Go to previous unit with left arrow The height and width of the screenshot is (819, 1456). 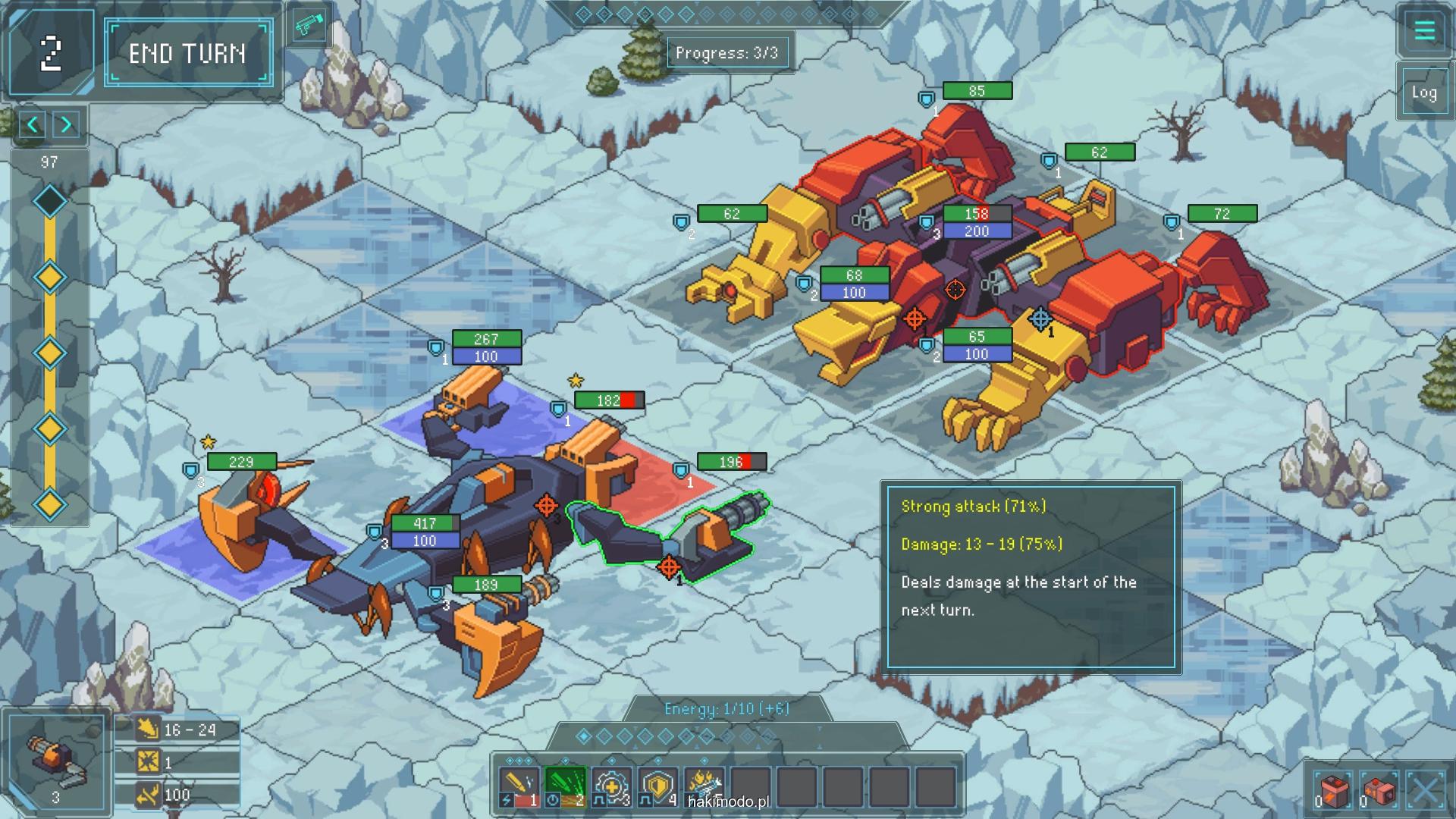pos(33,124)
